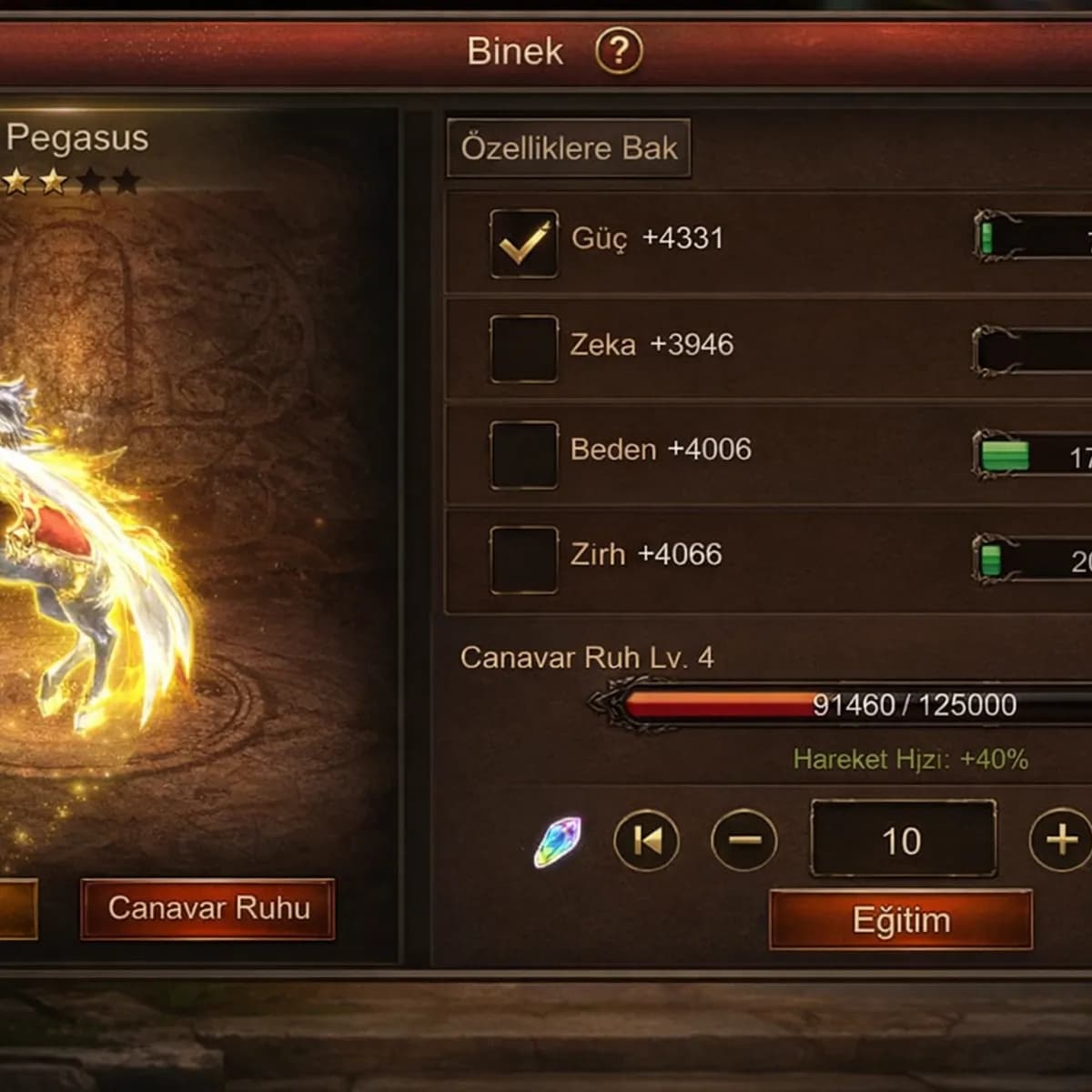Check the Zirh attribute checkbox
Viewport: 1092px width, 1092px height.
coord(523,559)
